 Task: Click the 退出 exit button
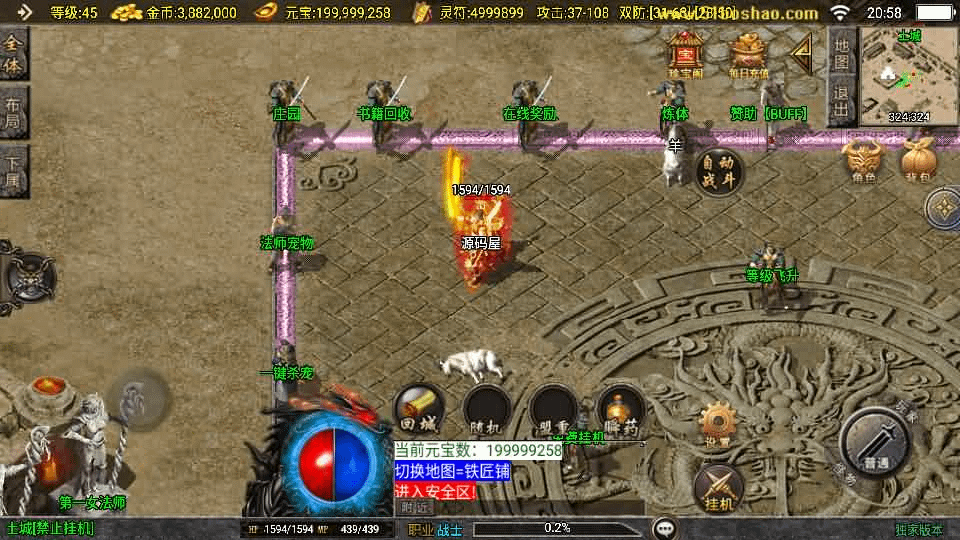click(x=841, y=102)
